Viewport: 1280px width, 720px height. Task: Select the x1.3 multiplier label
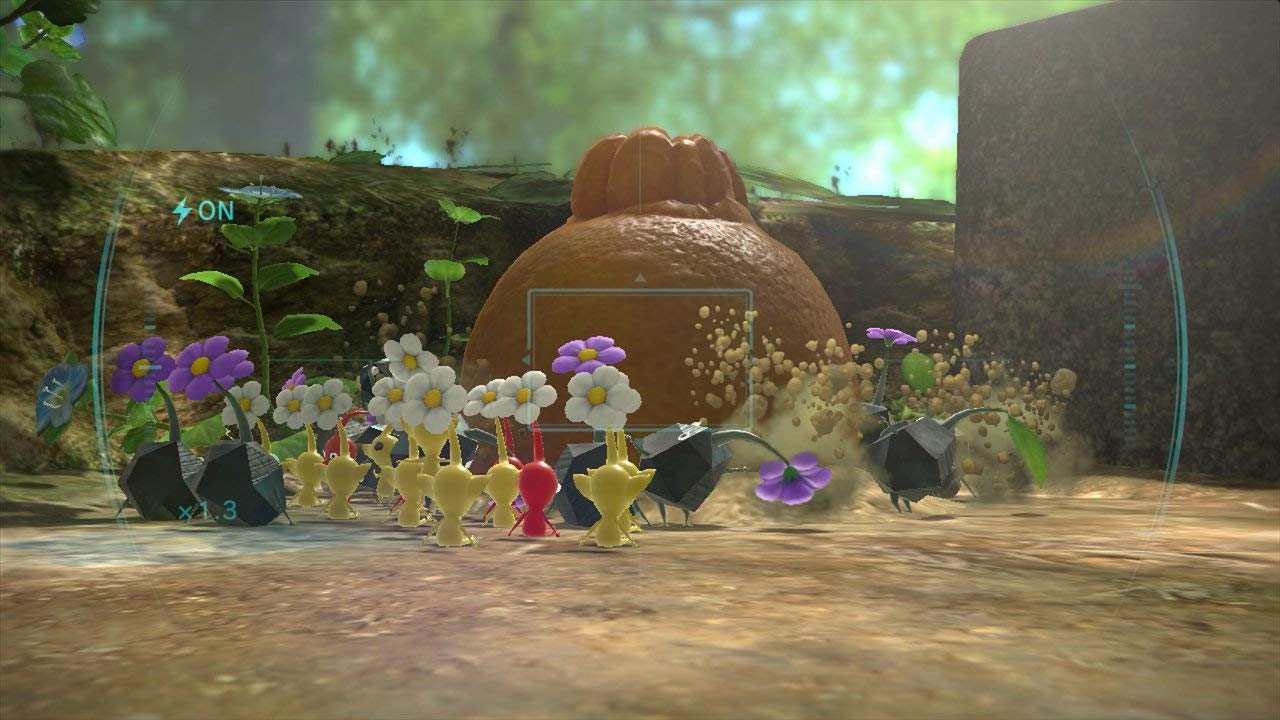click(x=207, y=511)
